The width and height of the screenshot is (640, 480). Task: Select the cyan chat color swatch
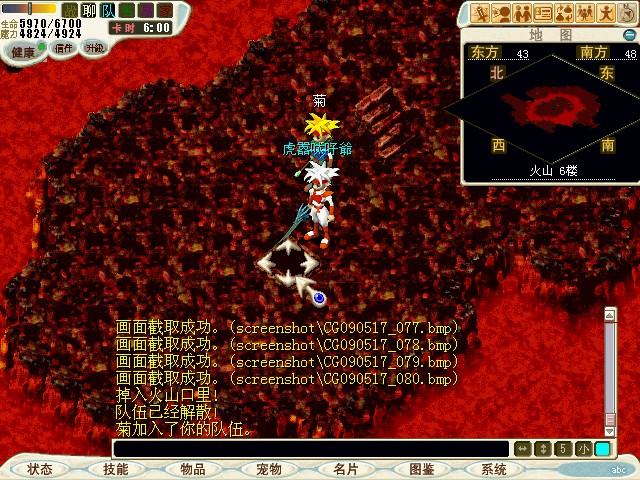pyautogui.click(x=602, y=449)
